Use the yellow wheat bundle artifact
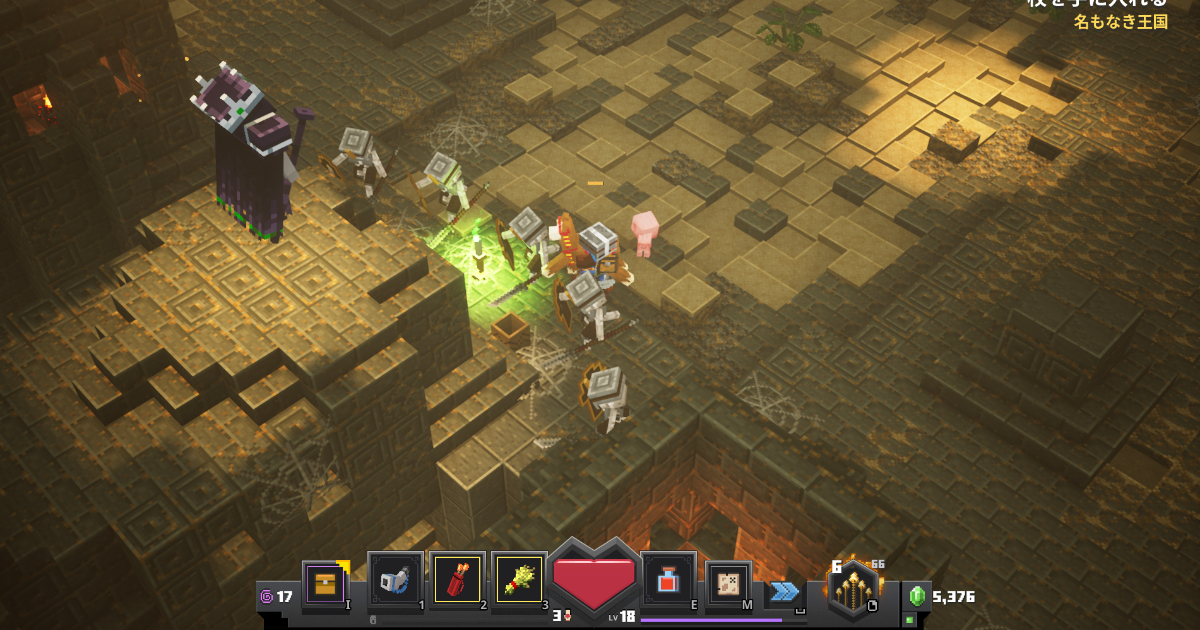 pos(519,579)
